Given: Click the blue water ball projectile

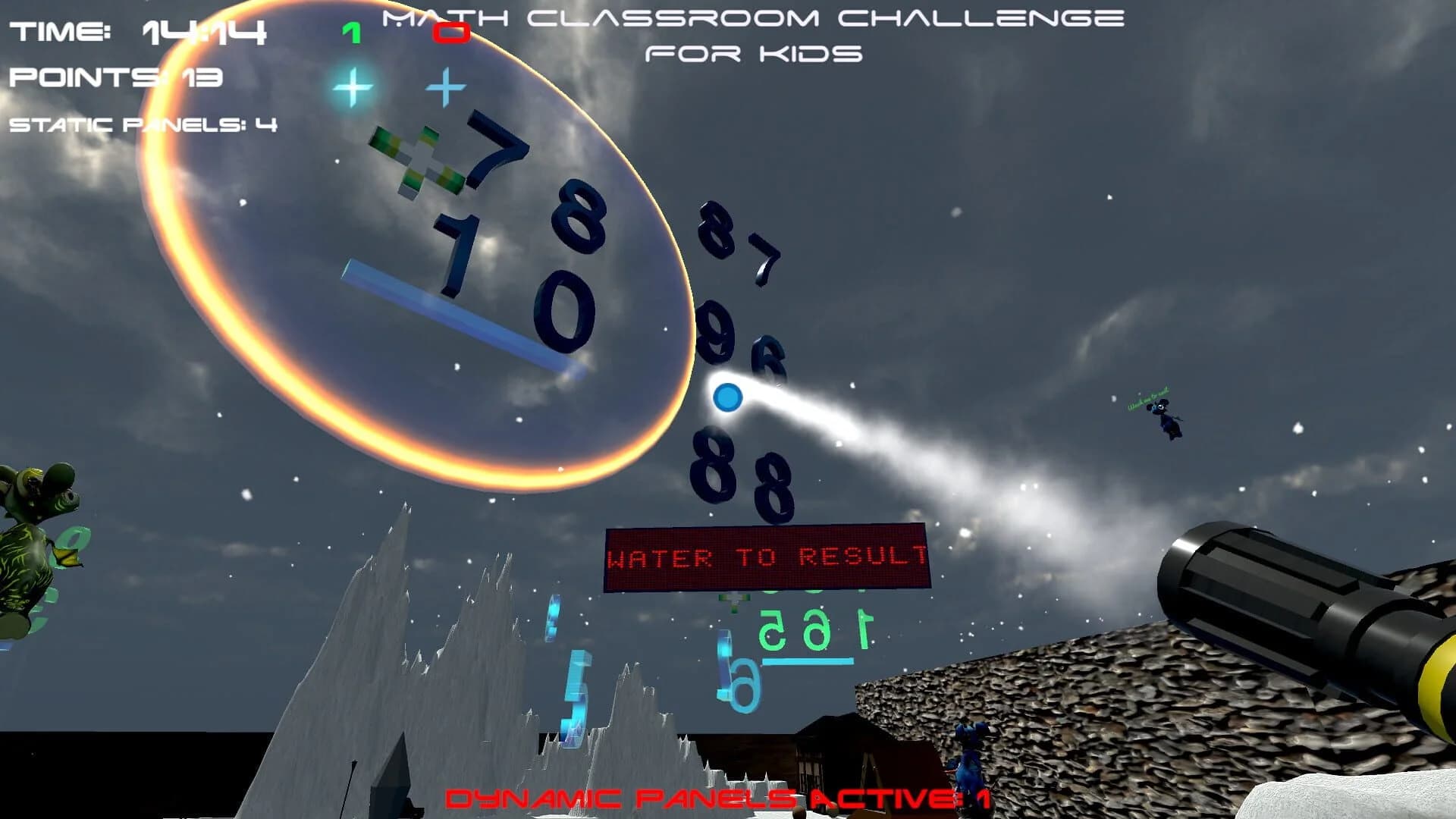Looking at the screenshot, I should (726, 396).
